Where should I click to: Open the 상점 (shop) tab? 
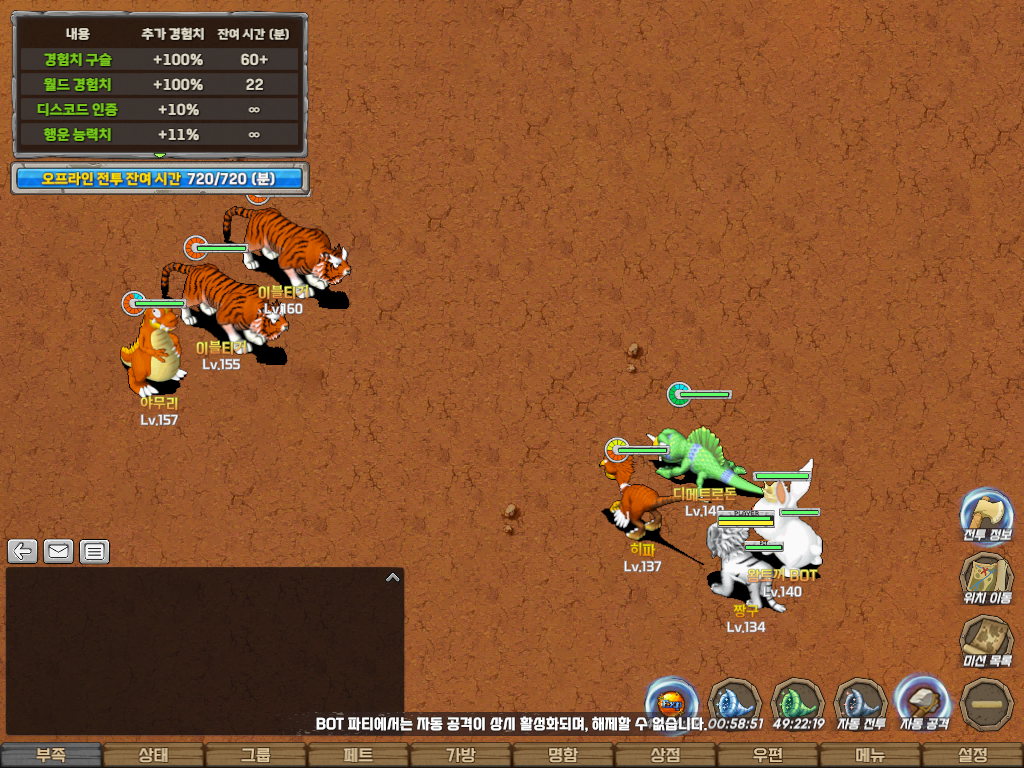pos(665,755)
